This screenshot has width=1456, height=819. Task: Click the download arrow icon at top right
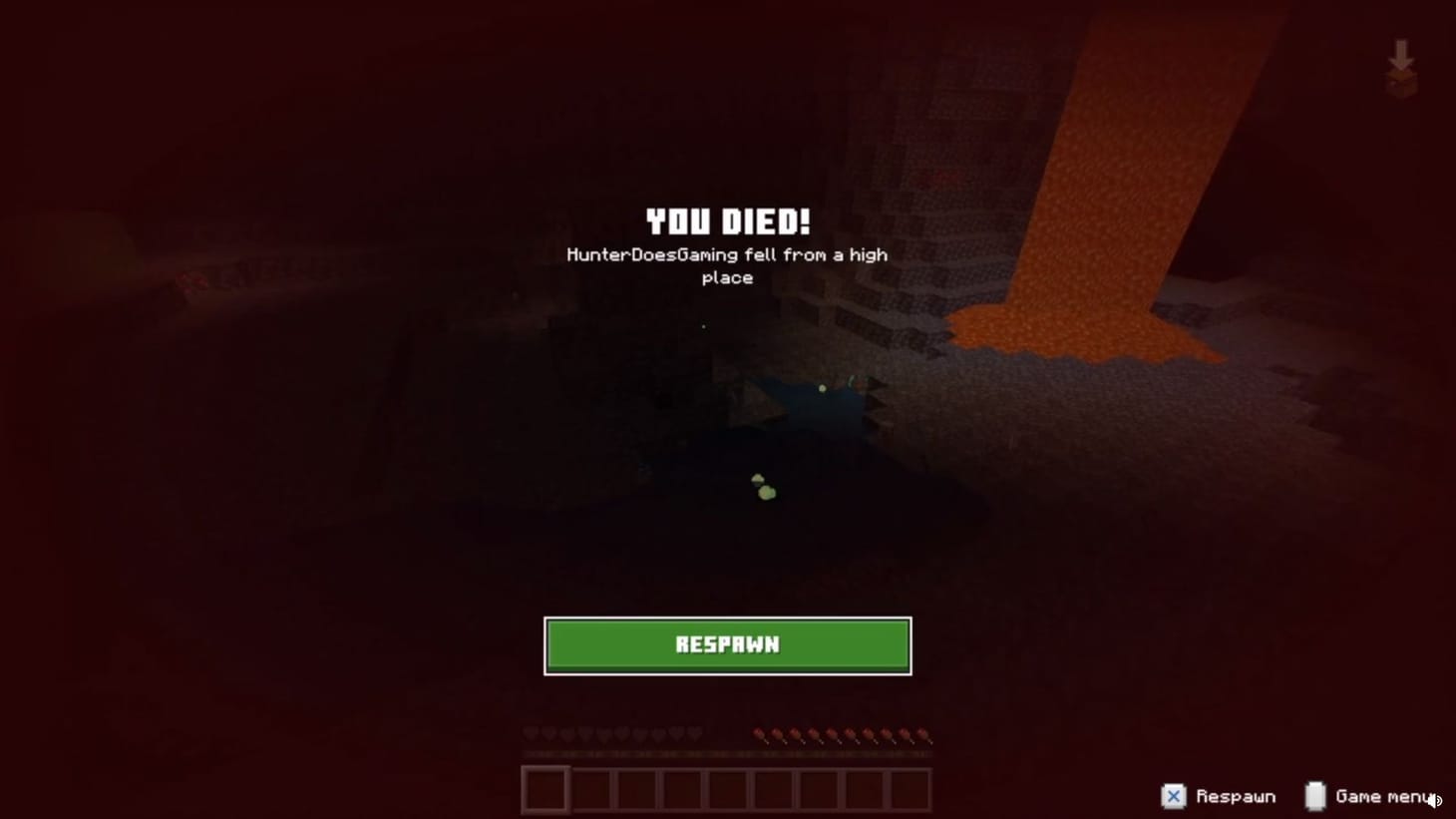coord(1401,60)
